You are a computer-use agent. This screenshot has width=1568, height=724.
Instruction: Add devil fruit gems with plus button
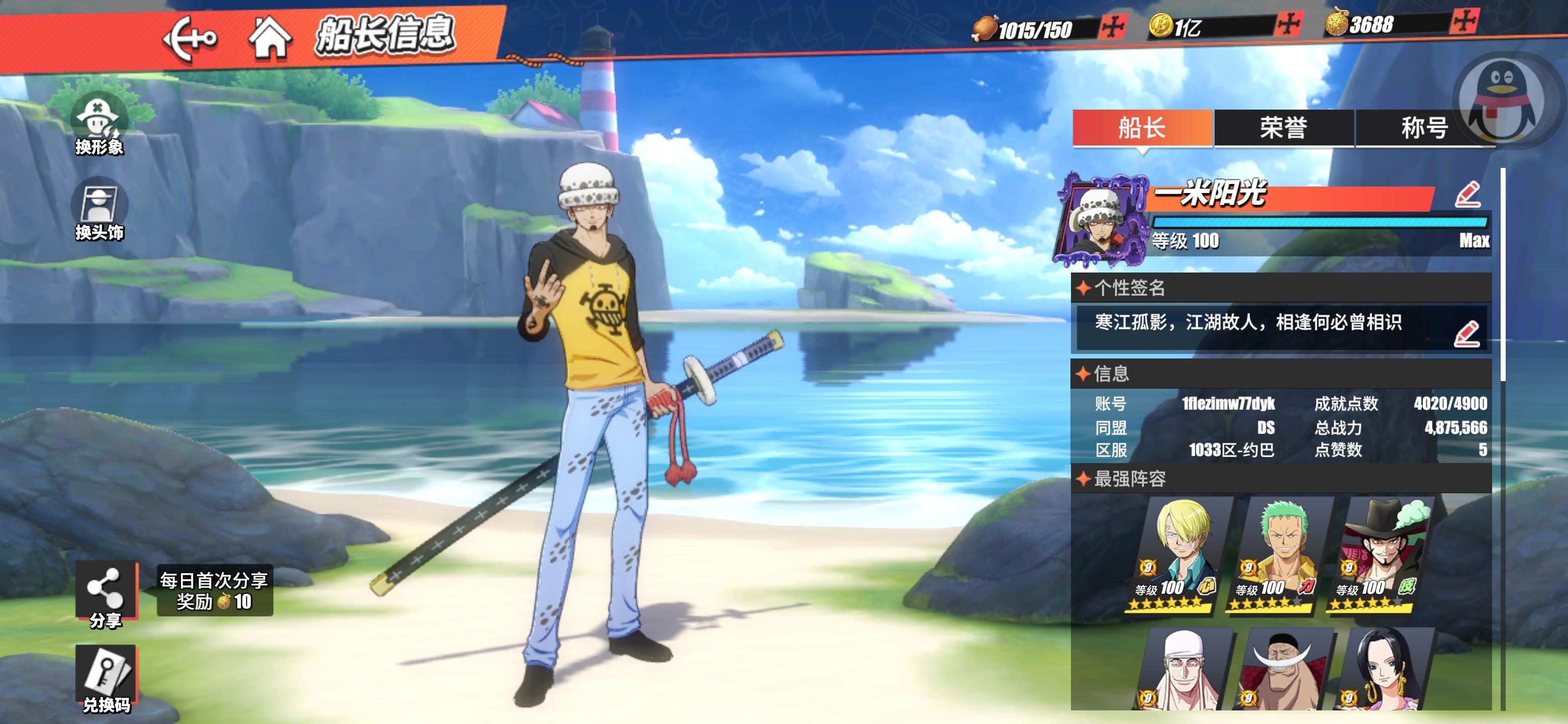click(x=1464, y=23)
